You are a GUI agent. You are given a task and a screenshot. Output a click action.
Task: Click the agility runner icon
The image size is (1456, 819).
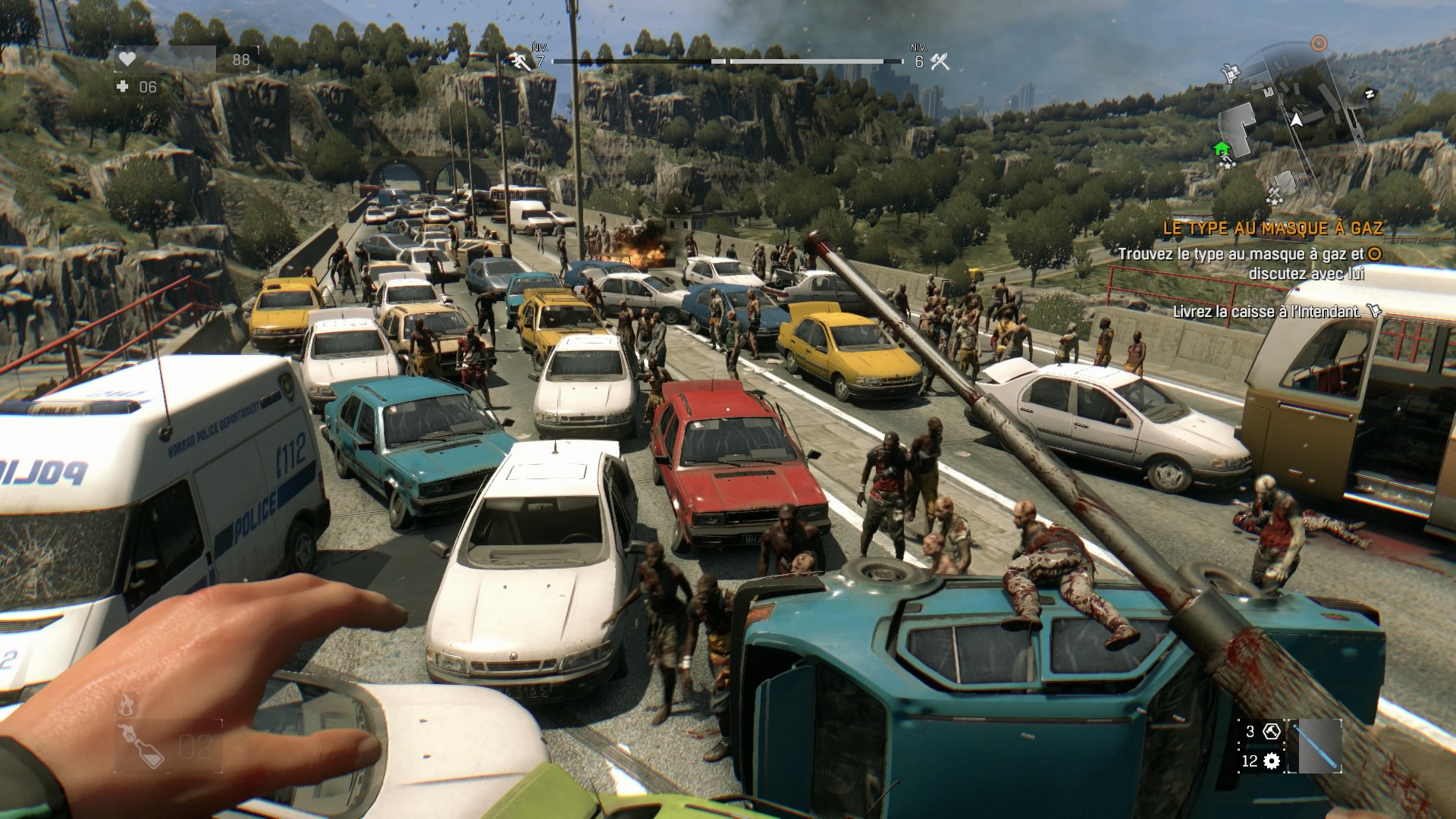520,61
